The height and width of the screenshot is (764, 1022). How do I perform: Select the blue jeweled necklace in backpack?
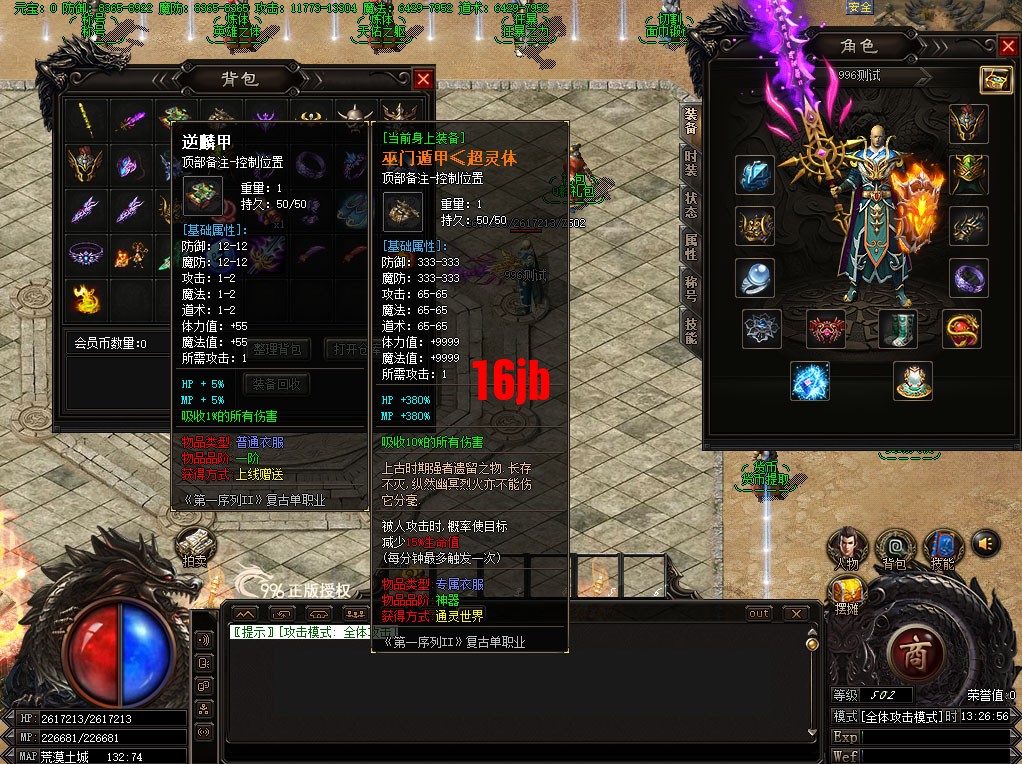[85, 253]
